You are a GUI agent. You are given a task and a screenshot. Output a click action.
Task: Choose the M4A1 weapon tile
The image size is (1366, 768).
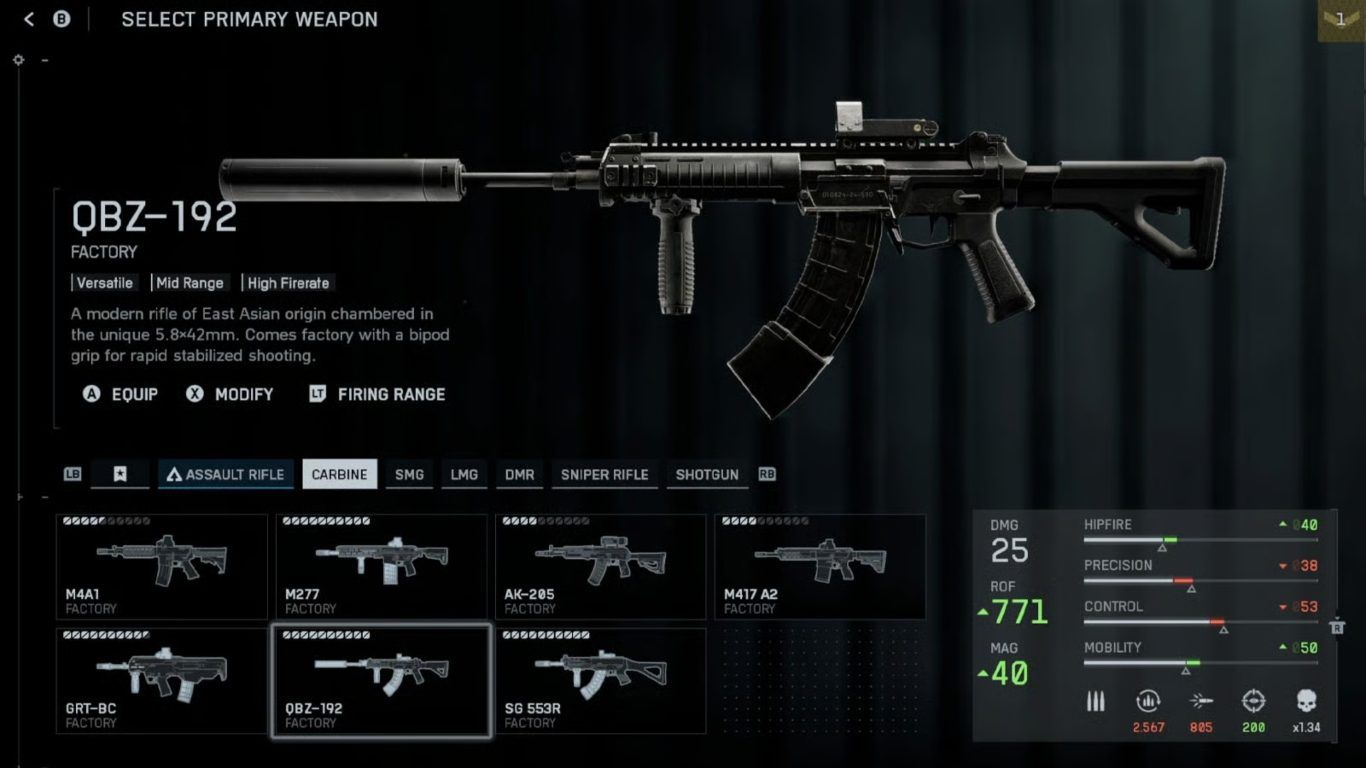coord(161,566)
